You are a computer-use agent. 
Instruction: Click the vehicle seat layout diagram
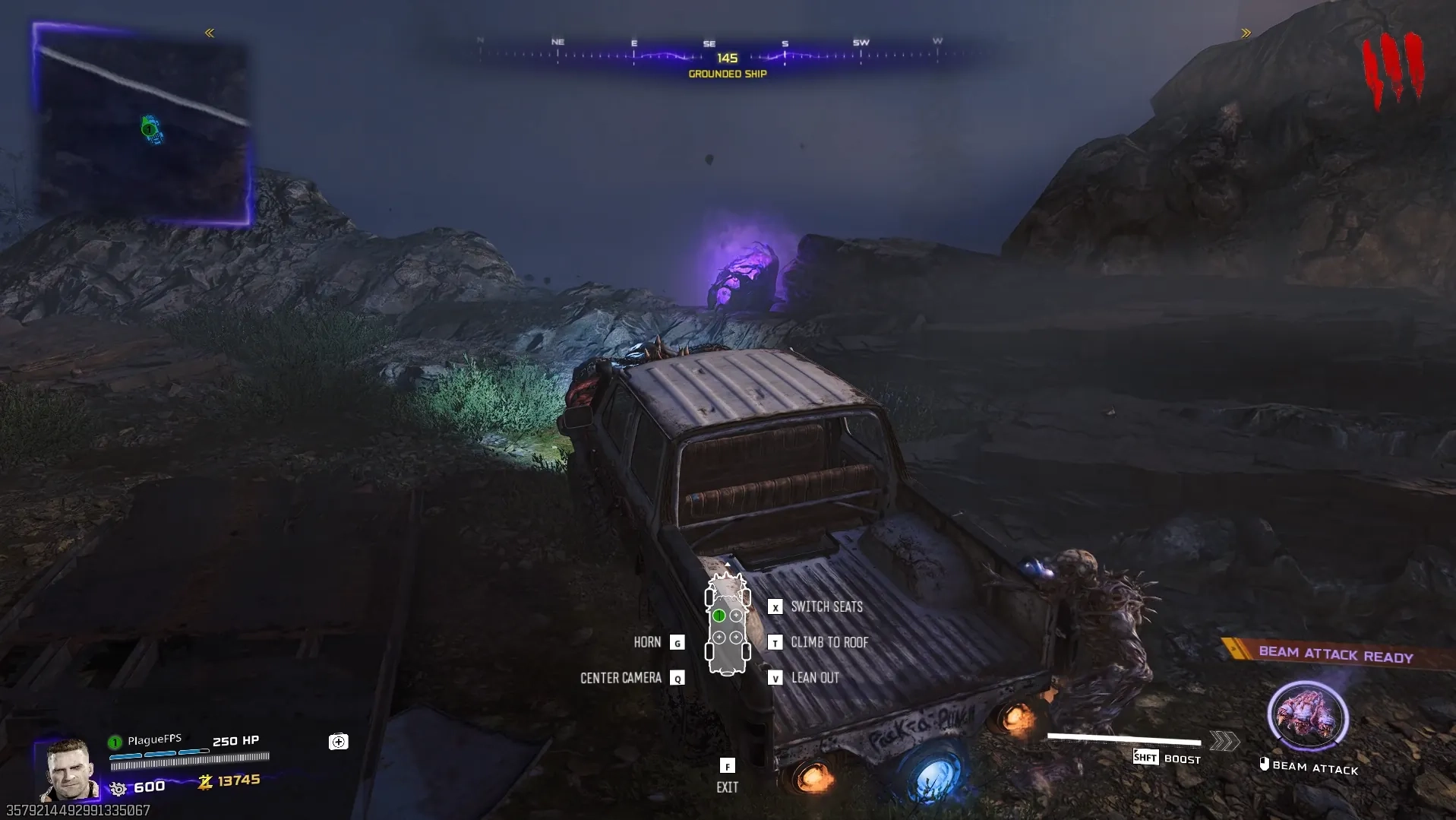(x=728, y=625)
